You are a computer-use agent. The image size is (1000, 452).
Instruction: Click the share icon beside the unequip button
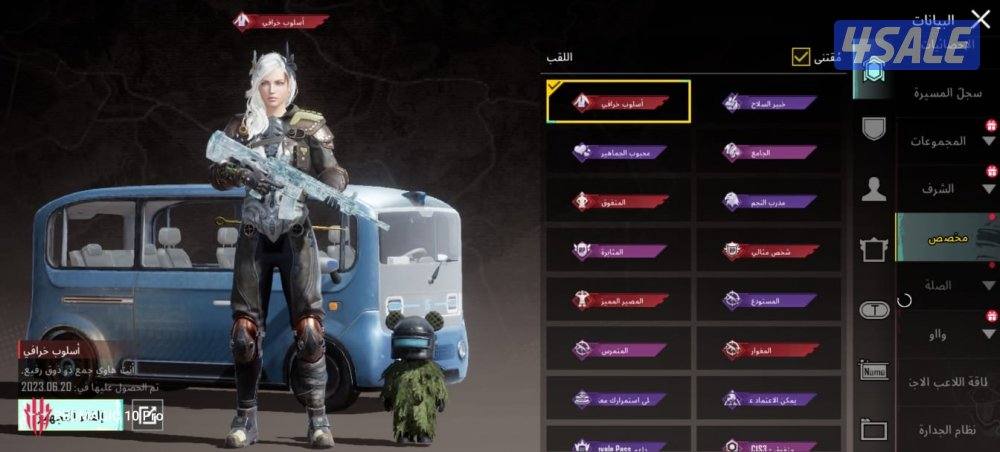point(147,414)
